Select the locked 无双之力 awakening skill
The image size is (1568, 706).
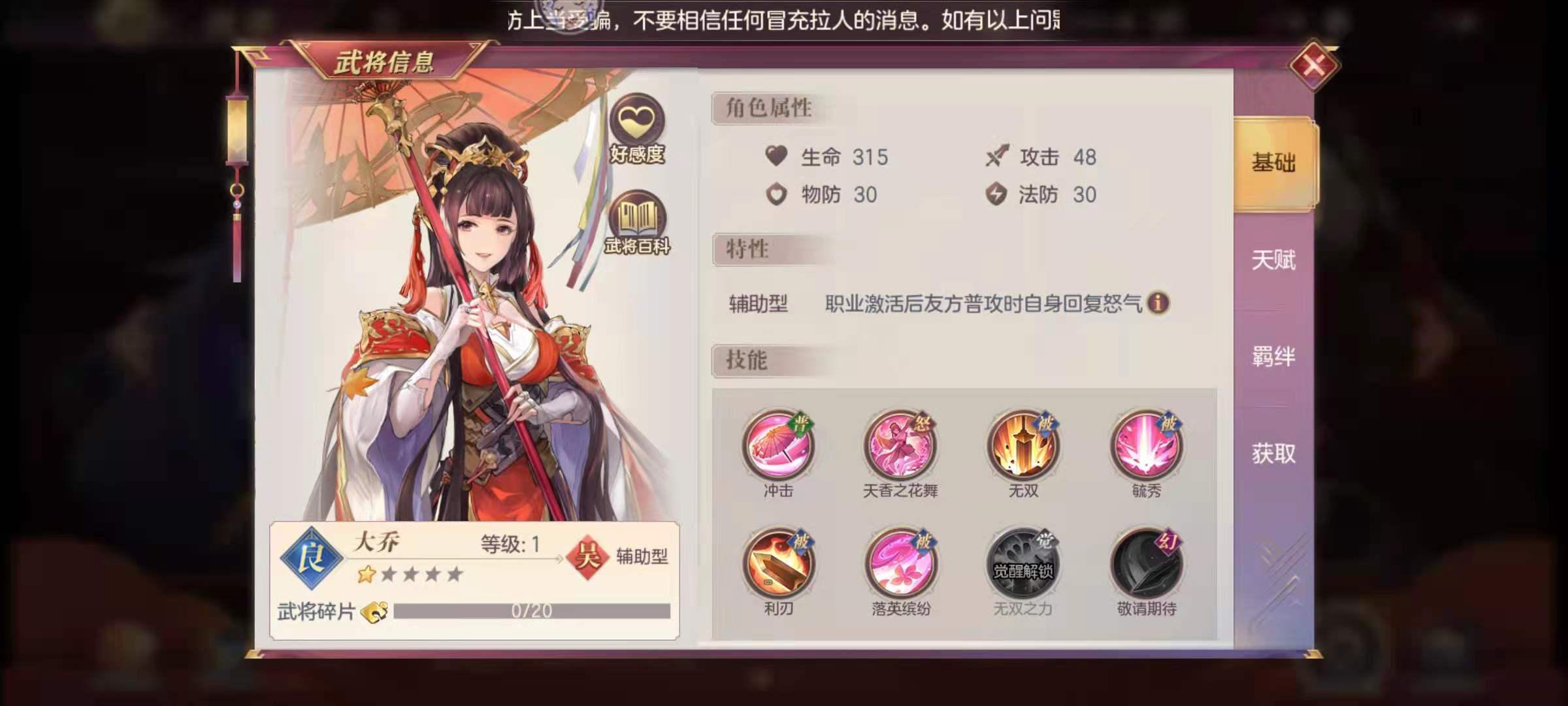point(1024,563)
